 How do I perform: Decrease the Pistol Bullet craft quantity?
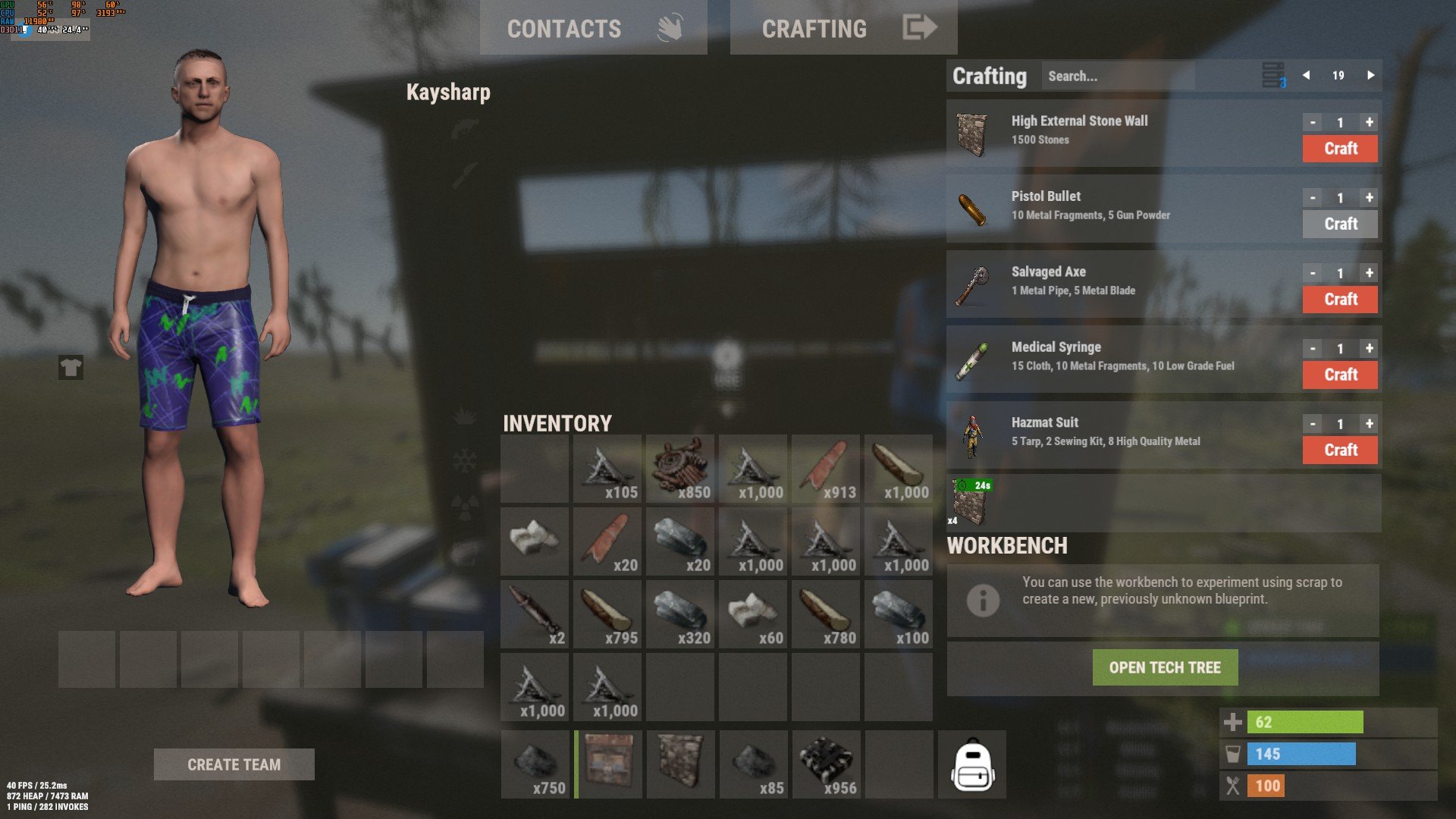tap(1313, 198)
